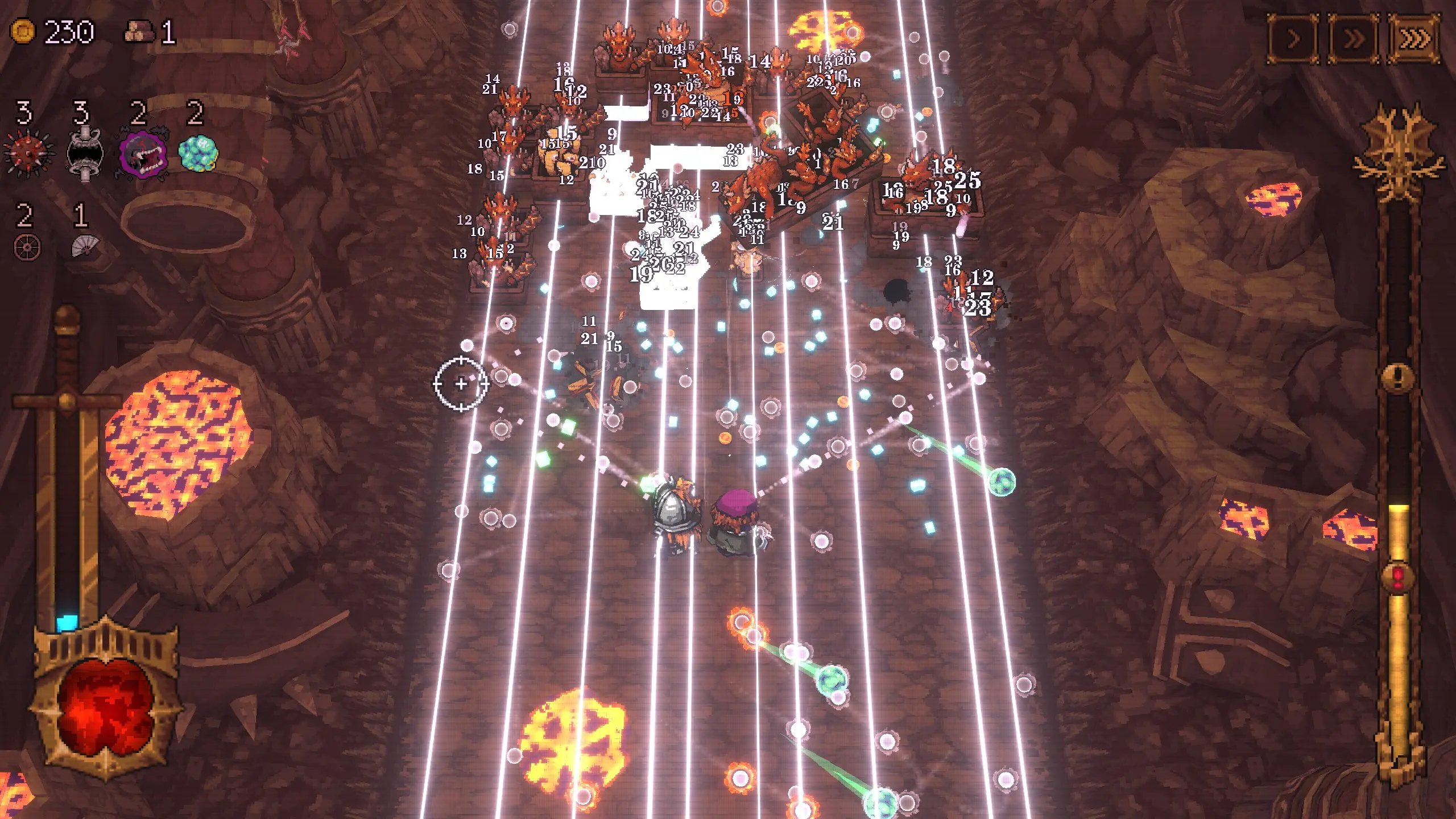Click the exclamation mark progress marker
Screen dimensions: 1456x819
[1399, 375]
